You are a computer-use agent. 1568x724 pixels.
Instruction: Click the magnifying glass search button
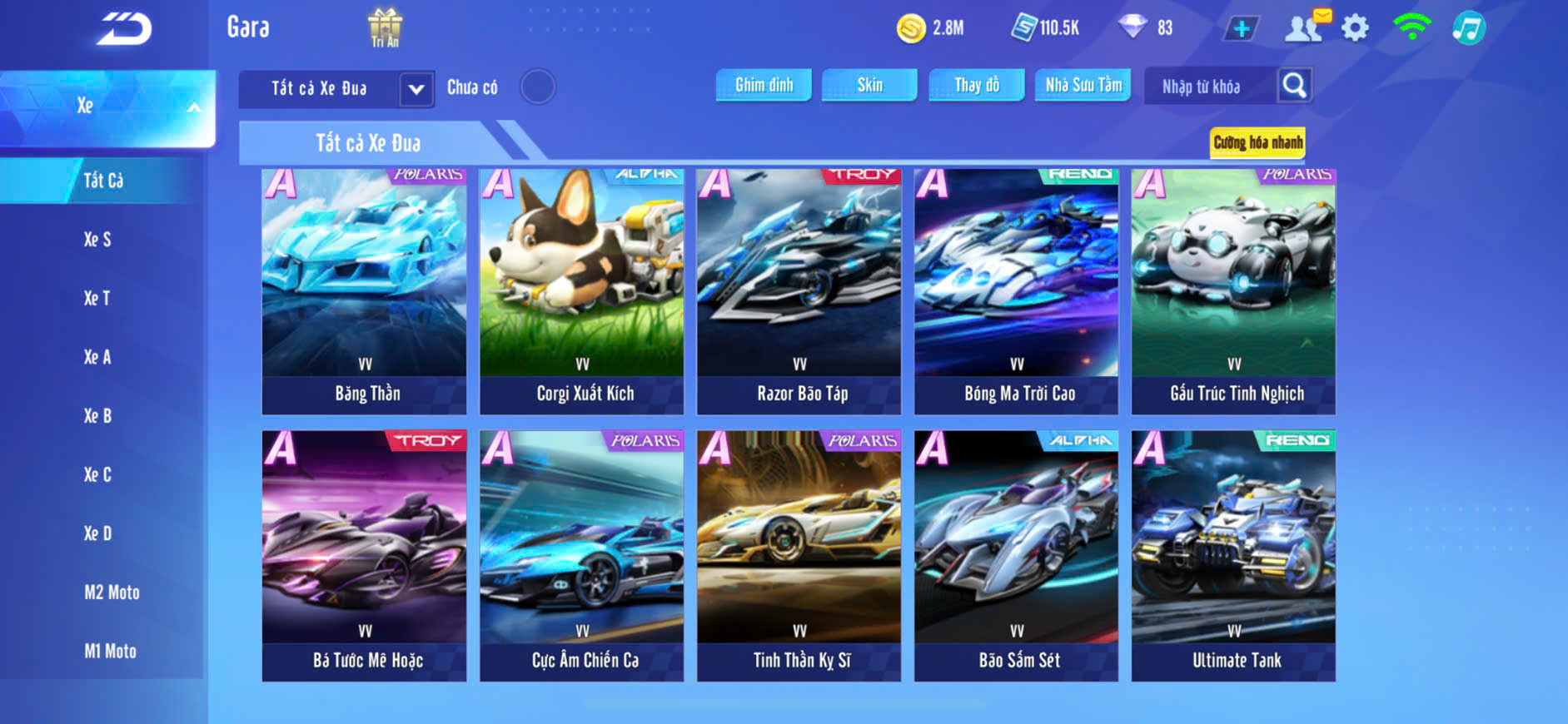point(1294,85)
